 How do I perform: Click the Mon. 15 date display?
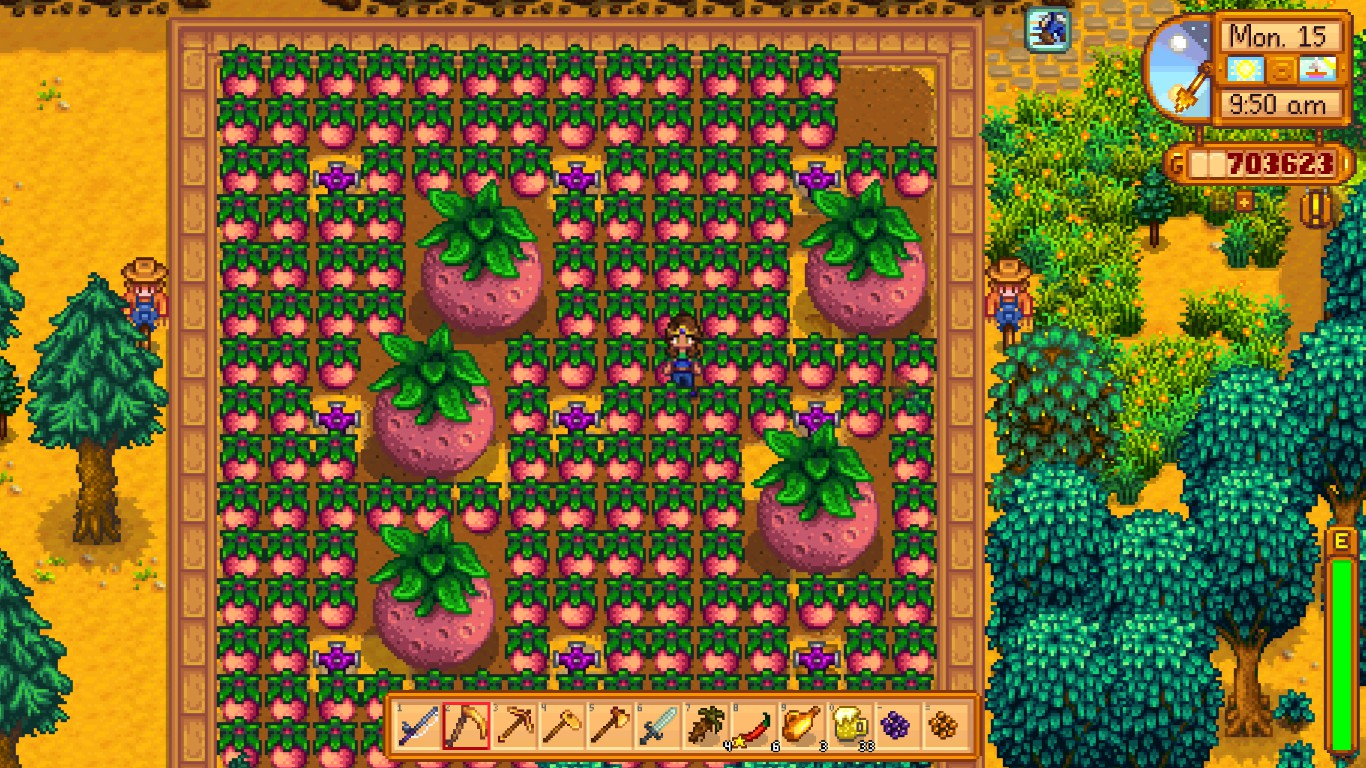(x=1278, y=37)
